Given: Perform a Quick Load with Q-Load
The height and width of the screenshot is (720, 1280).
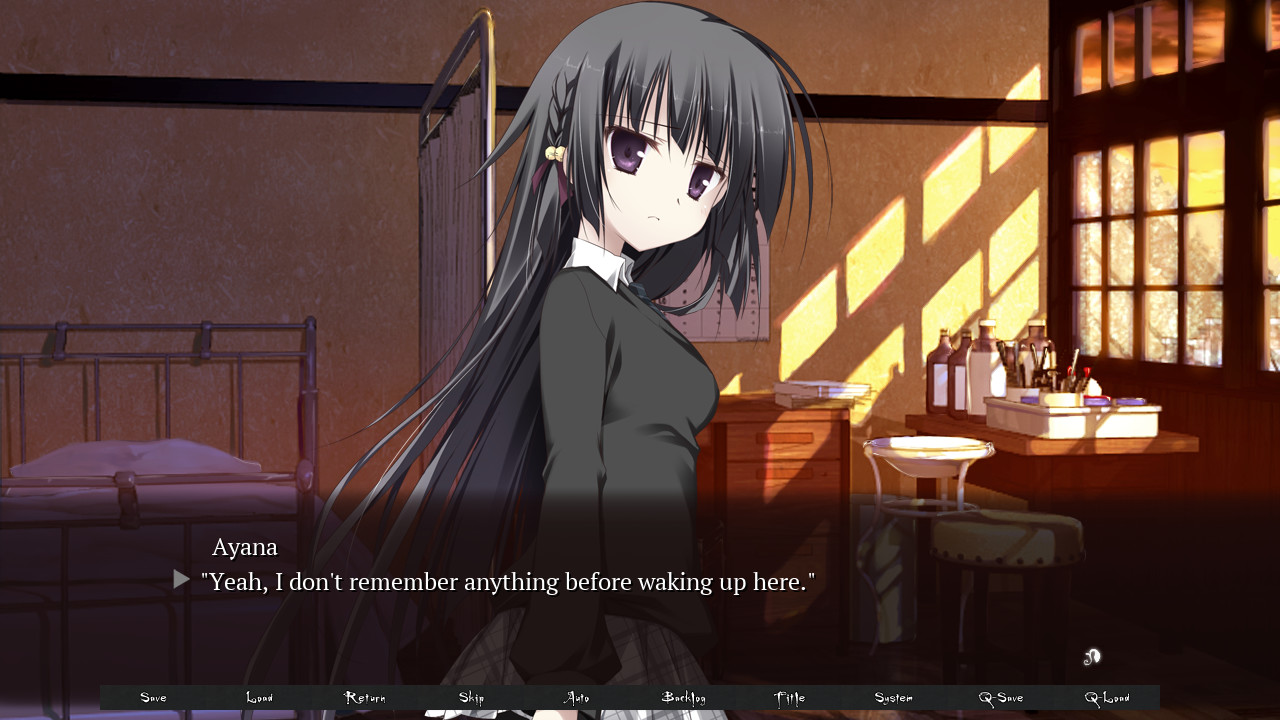Looking at the screenshot, I should click(x=1106, y=697).
